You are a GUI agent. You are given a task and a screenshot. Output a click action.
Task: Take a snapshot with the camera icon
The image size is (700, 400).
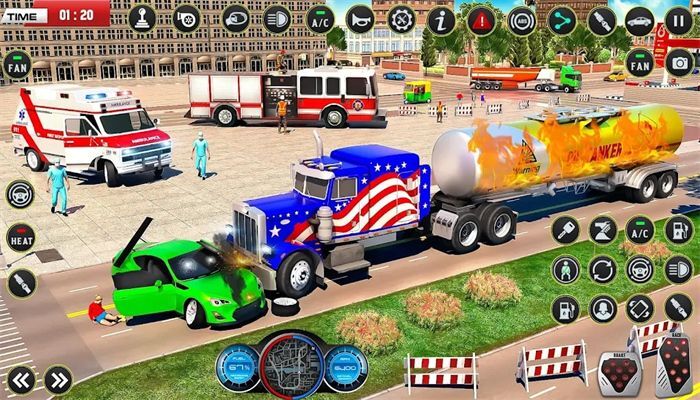680,64
